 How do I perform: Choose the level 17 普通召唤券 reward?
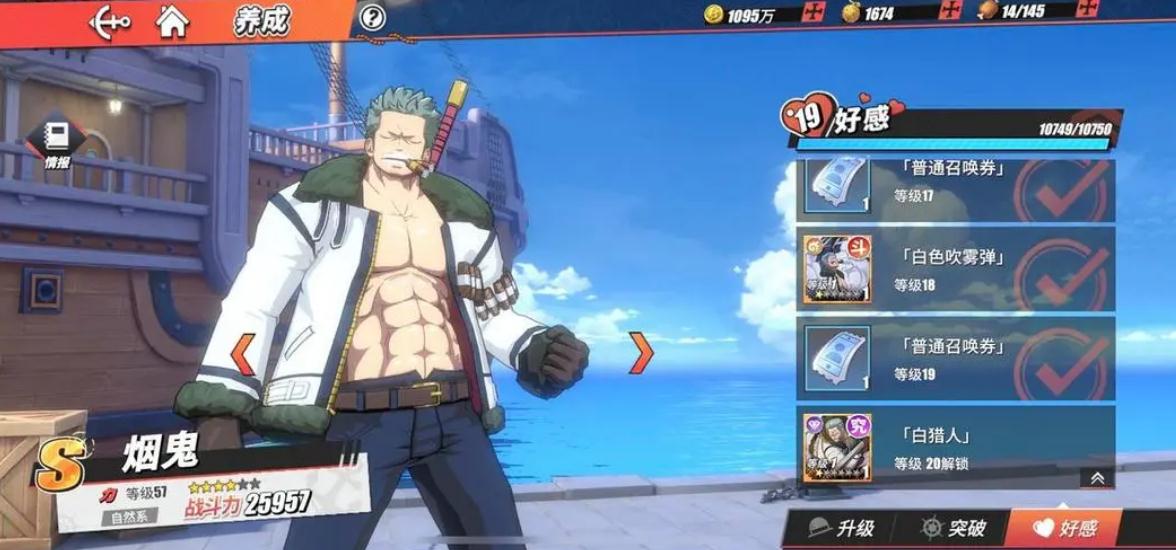tap(955, 185)
